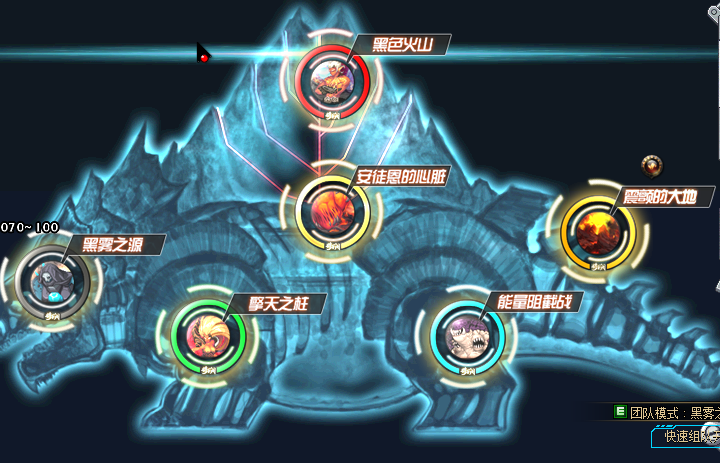
Task: Choose the 震颤的大地 dungeon node
Action: (x=598, y=231)
